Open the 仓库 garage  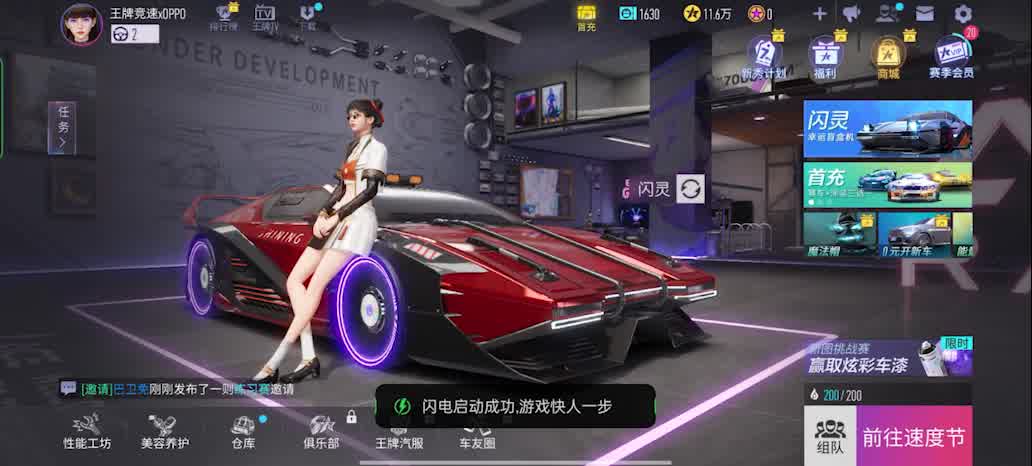point(243,432)
